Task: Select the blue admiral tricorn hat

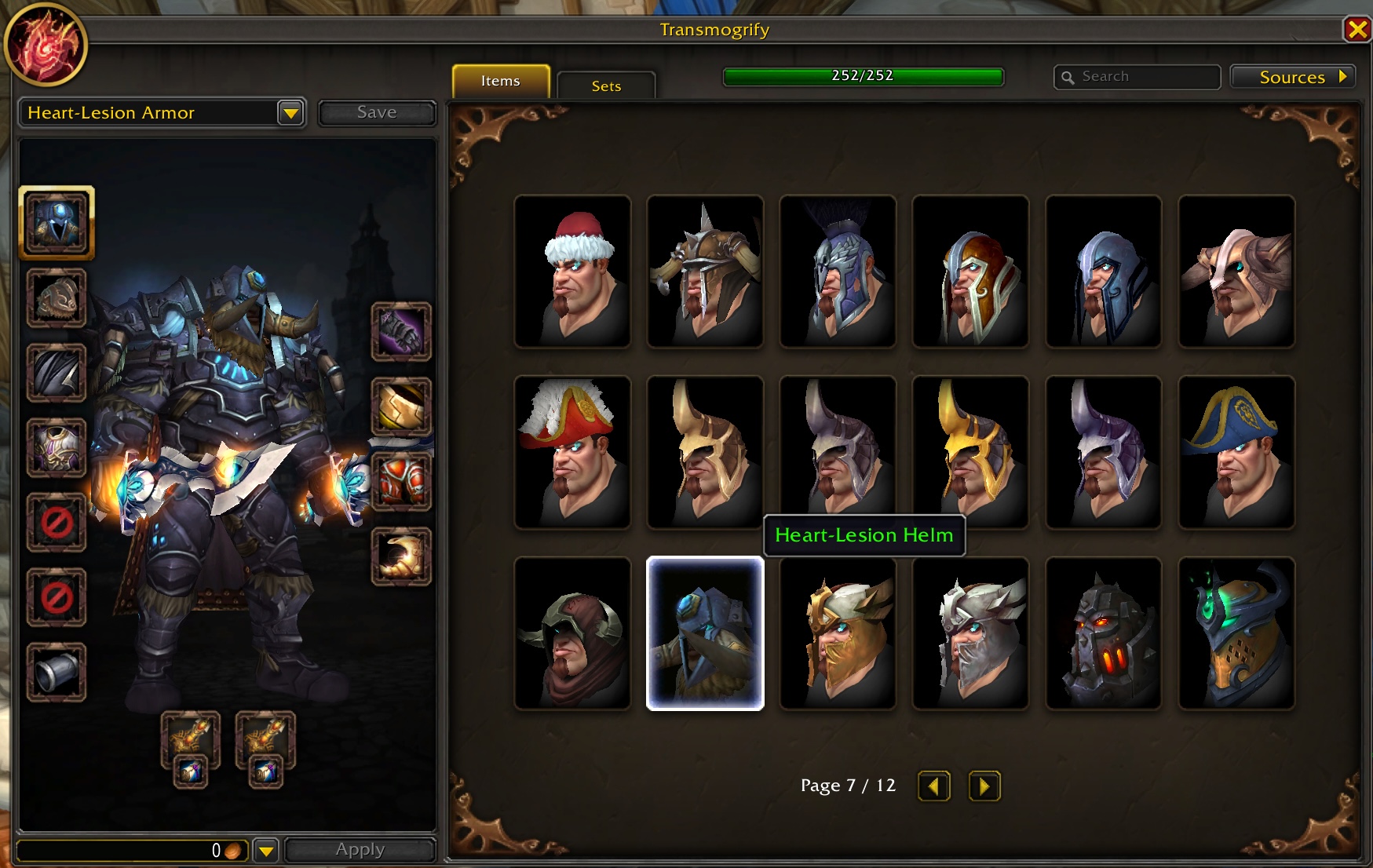Action: tap(1236, 452)
